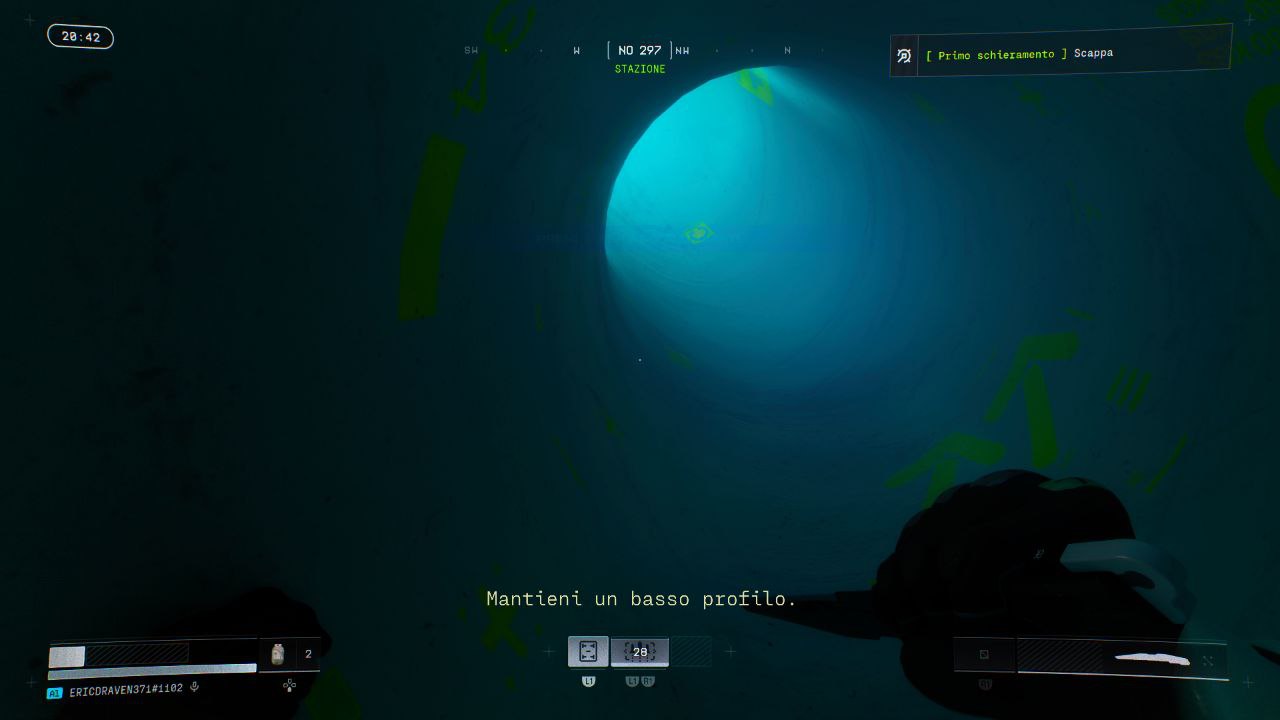Image resolution: width=1280 pixels, height=720 pixels.
Task: Click the NO 297 heading indicator on the compass
Action: click(x=638, y=49)
